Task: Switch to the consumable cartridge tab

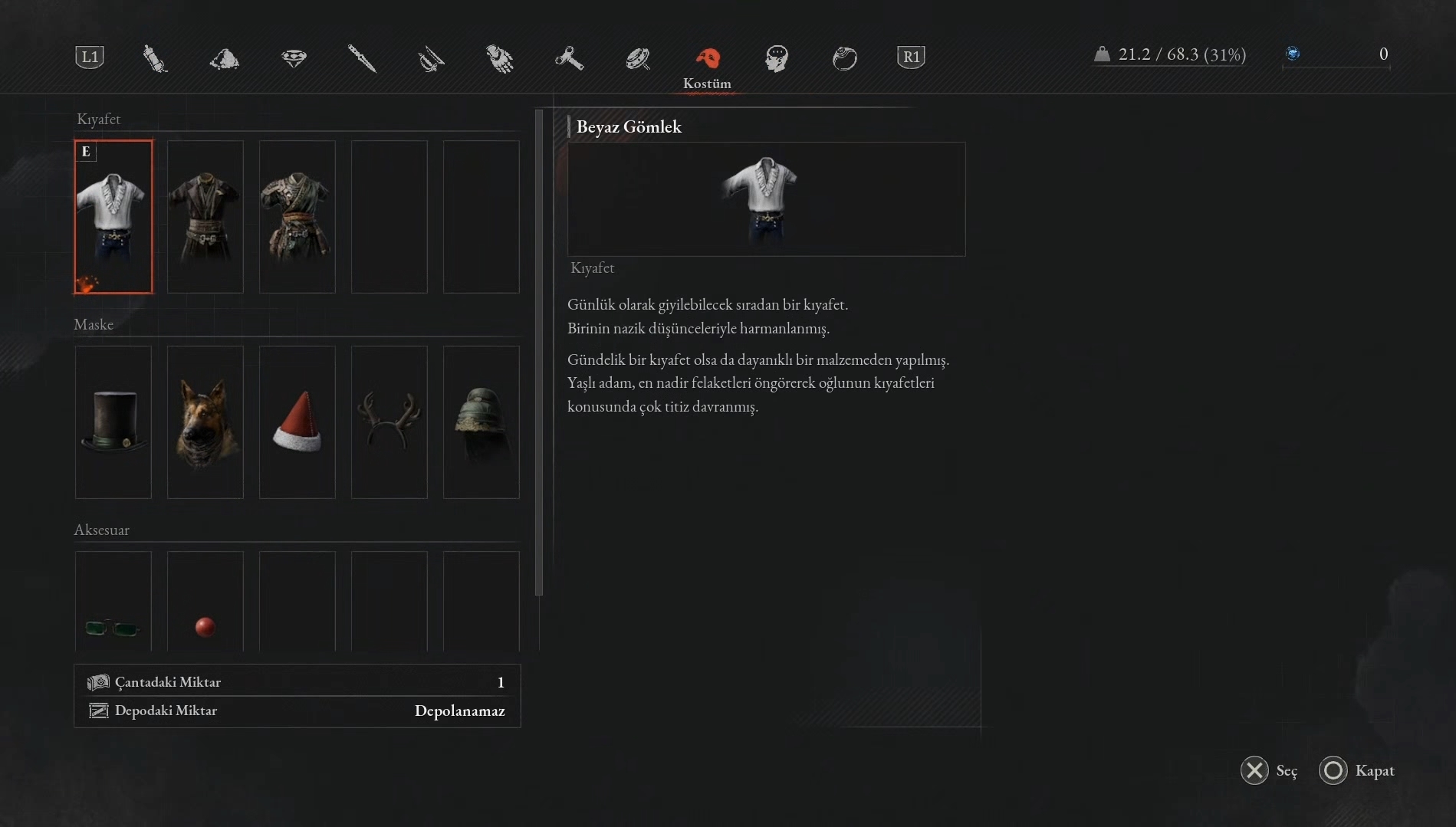Action: [x=155, y=58]
